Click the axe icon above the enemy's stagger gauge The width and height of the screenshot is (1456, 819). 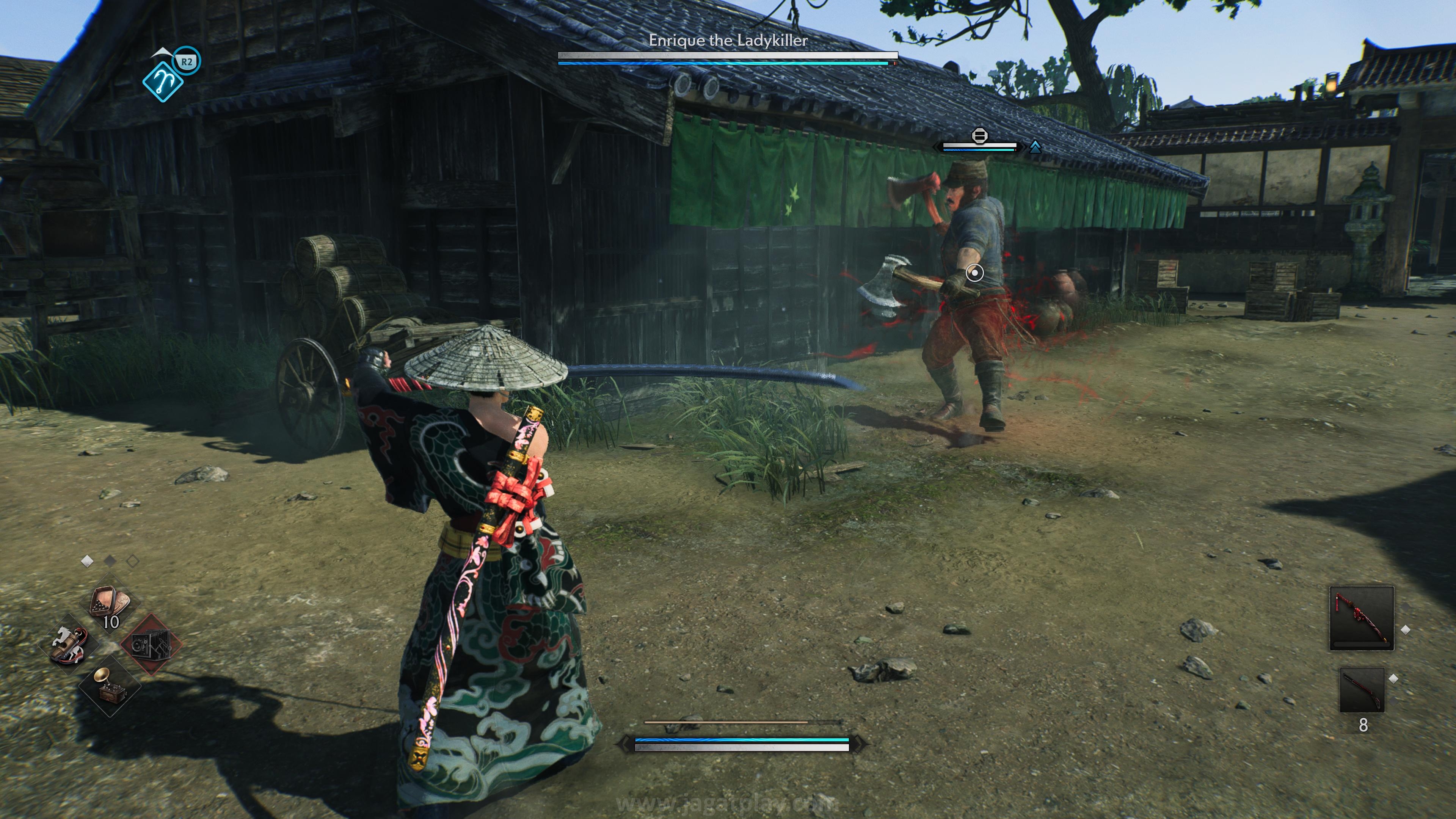click(x=979, y=136)
